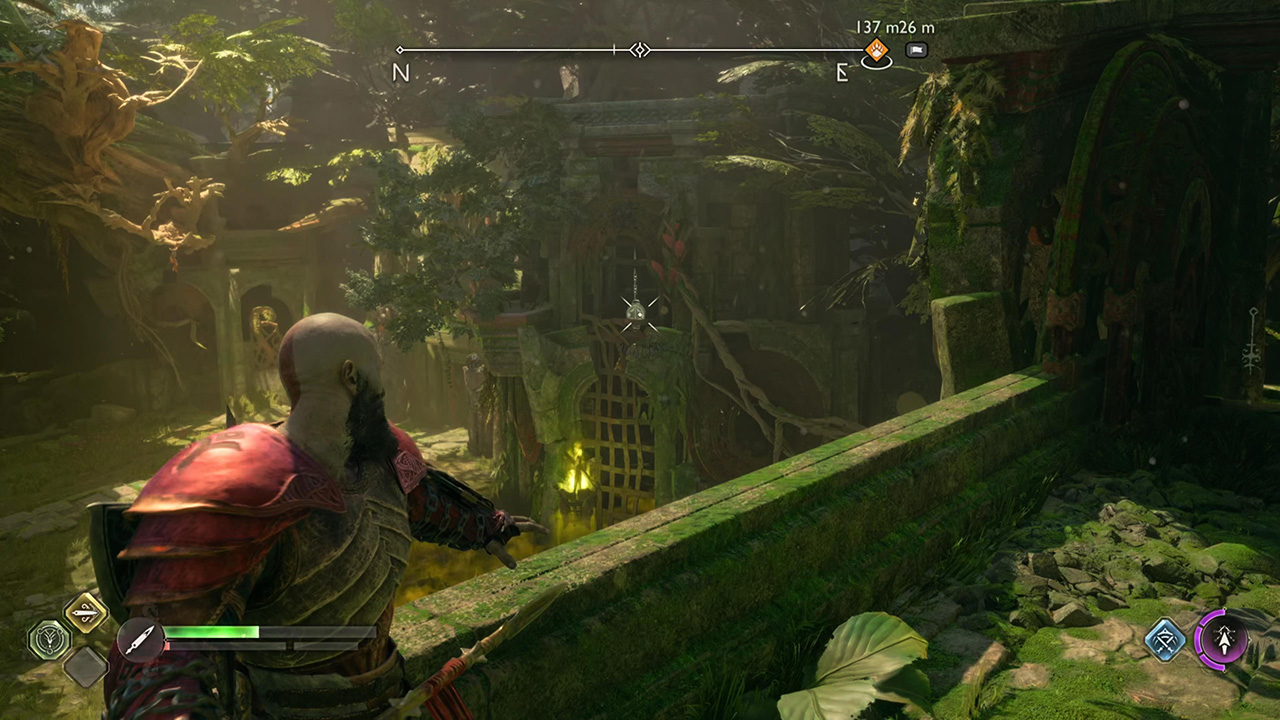Click the flag waypoint marker on compass
The height and width of the screenshot is (720, 1280).
pyautogui.click(x=916, y=50)
